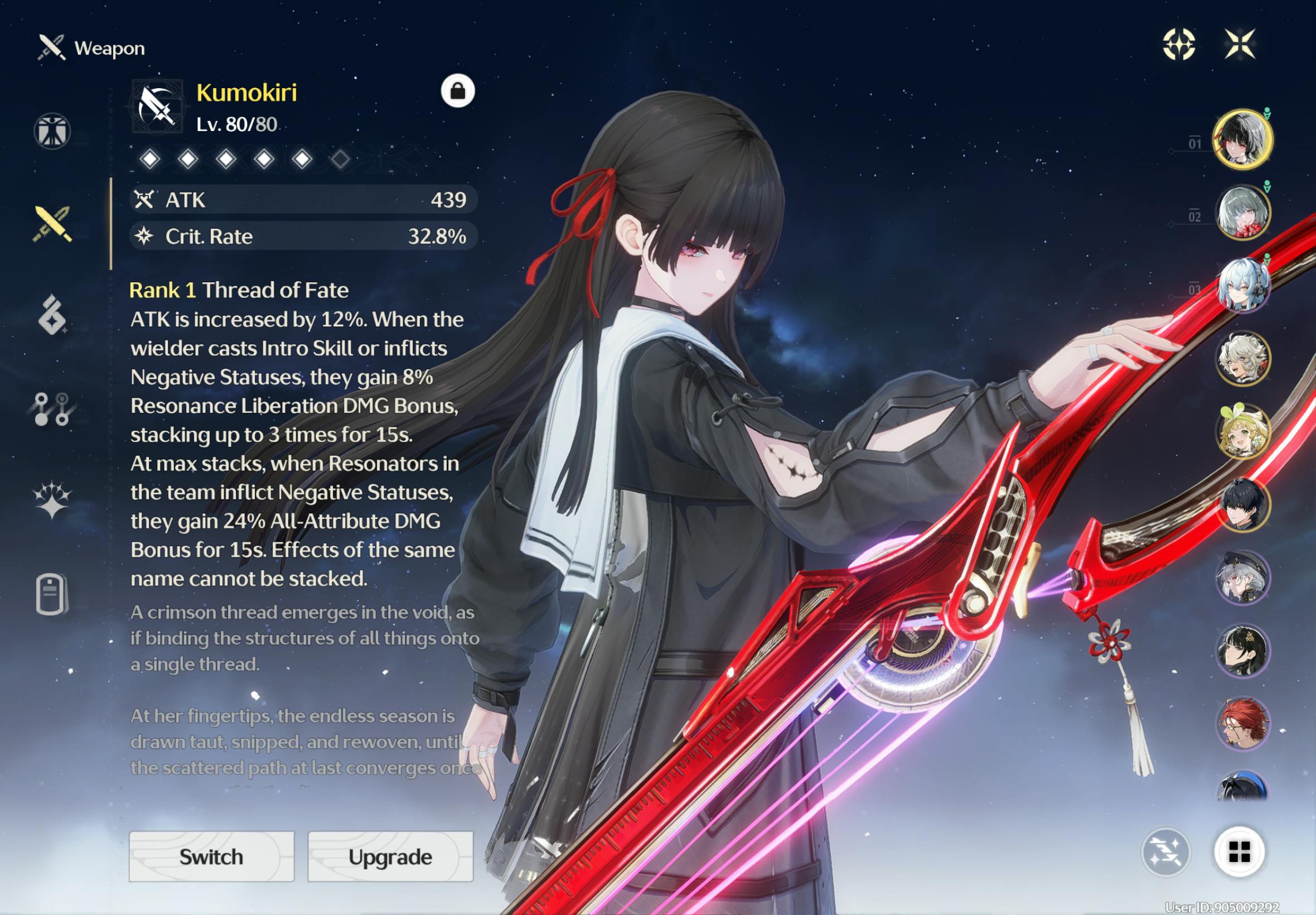Select the slot 01 resonator with the gold ring
The width and height of the screenshot is (1316, 915).
pos(1242,139)
